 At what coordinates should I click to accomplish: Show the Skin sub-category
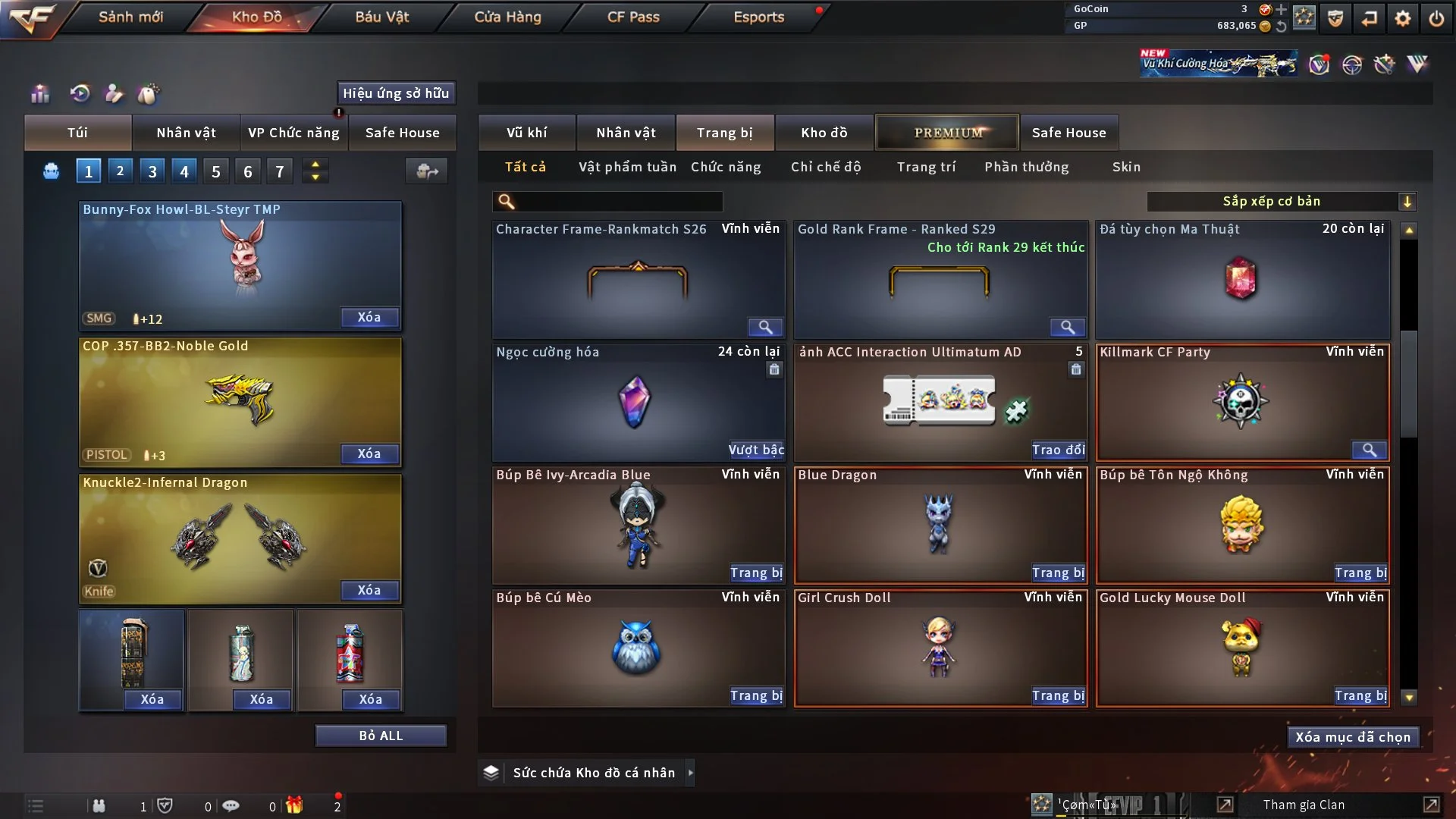[1126, 167]
